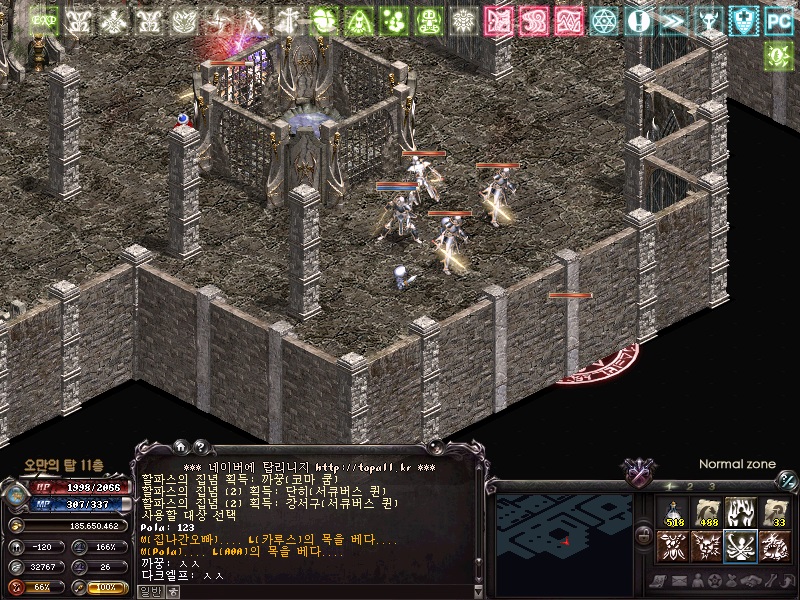Click the potion slot showing 518
800x600 pixels.
(x=672, y=512)
